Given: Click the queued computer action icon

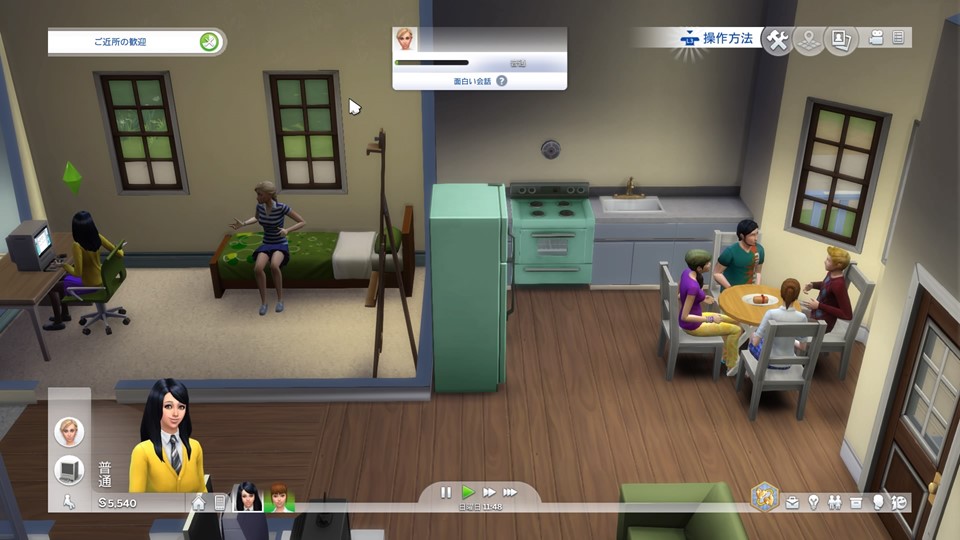Looking at the screenshot, I should [x=69, y=469].
